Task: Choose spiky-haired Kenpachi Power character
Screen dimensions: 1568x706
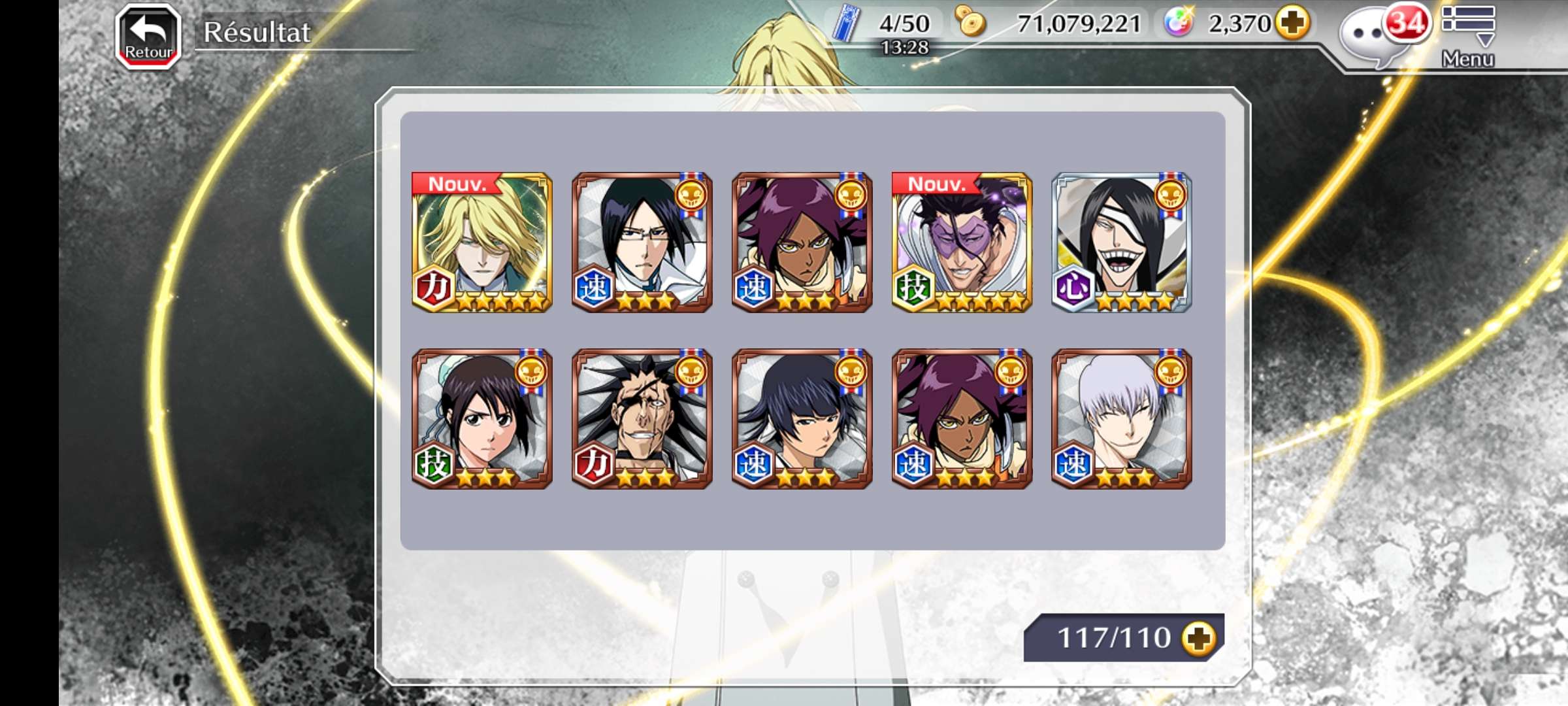Action: pos(642,419)
